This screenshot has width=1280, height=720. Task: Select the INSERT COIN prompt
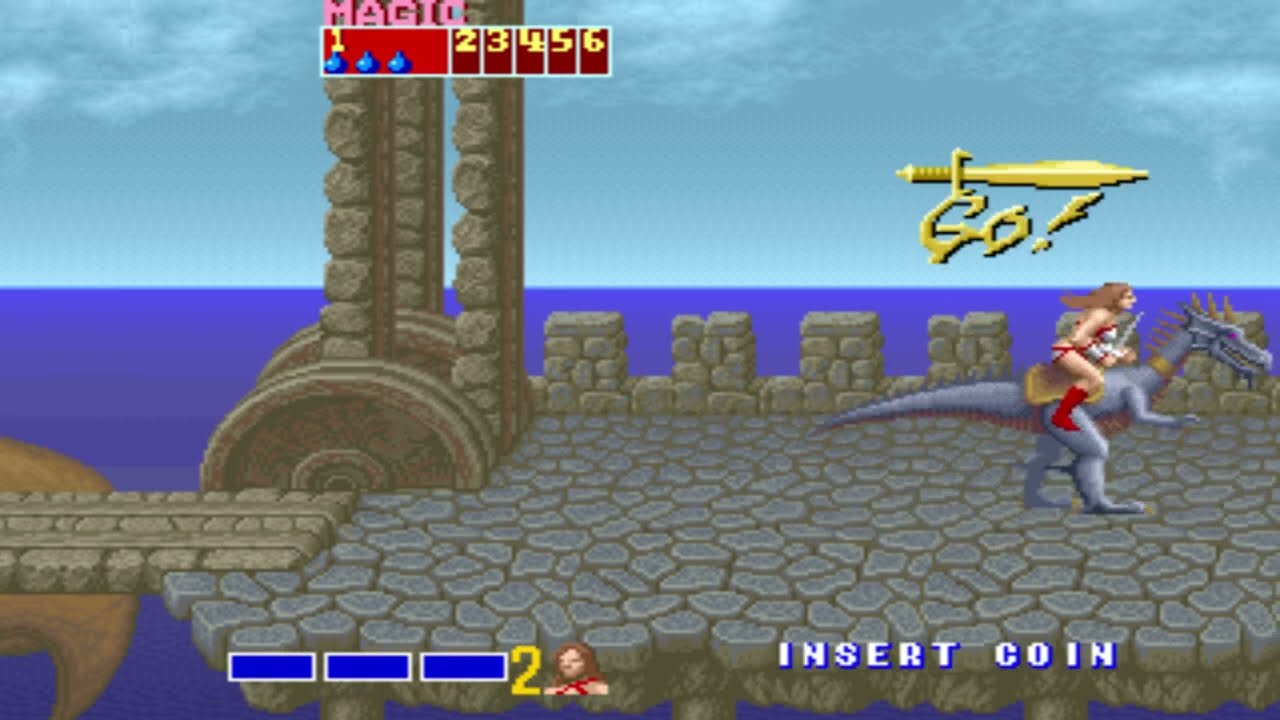(946, 656)
